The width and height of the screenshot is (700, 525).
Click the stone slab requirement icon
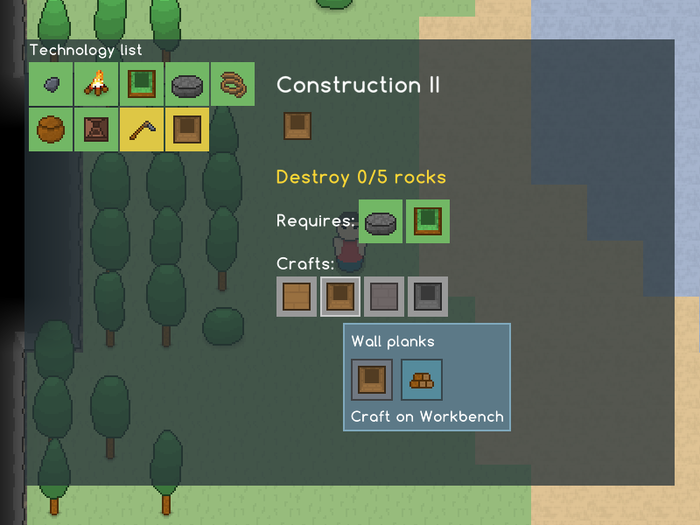(x=381, y=221)
